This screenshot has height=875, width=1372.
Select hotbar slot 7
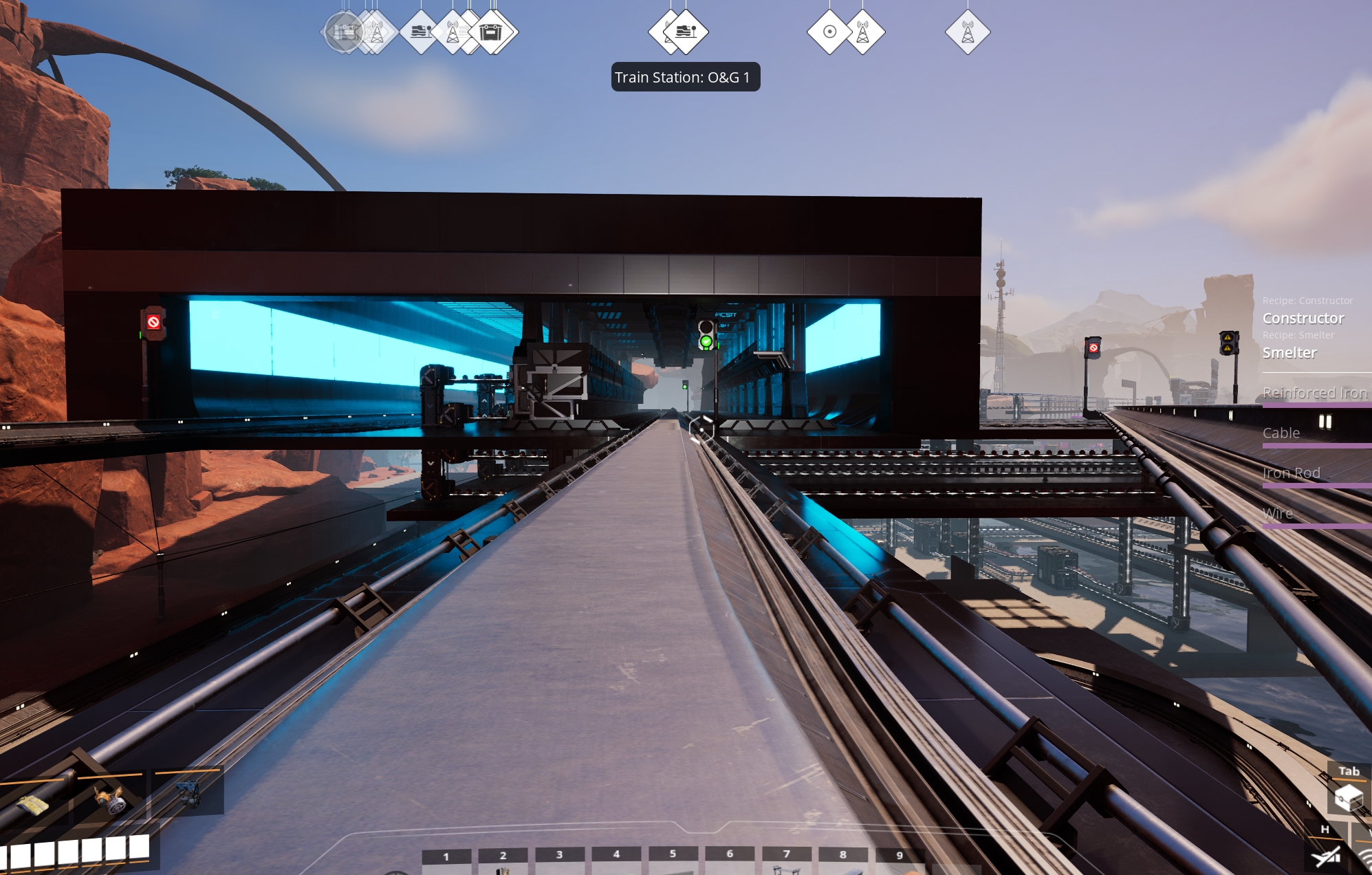click(786, 861)
